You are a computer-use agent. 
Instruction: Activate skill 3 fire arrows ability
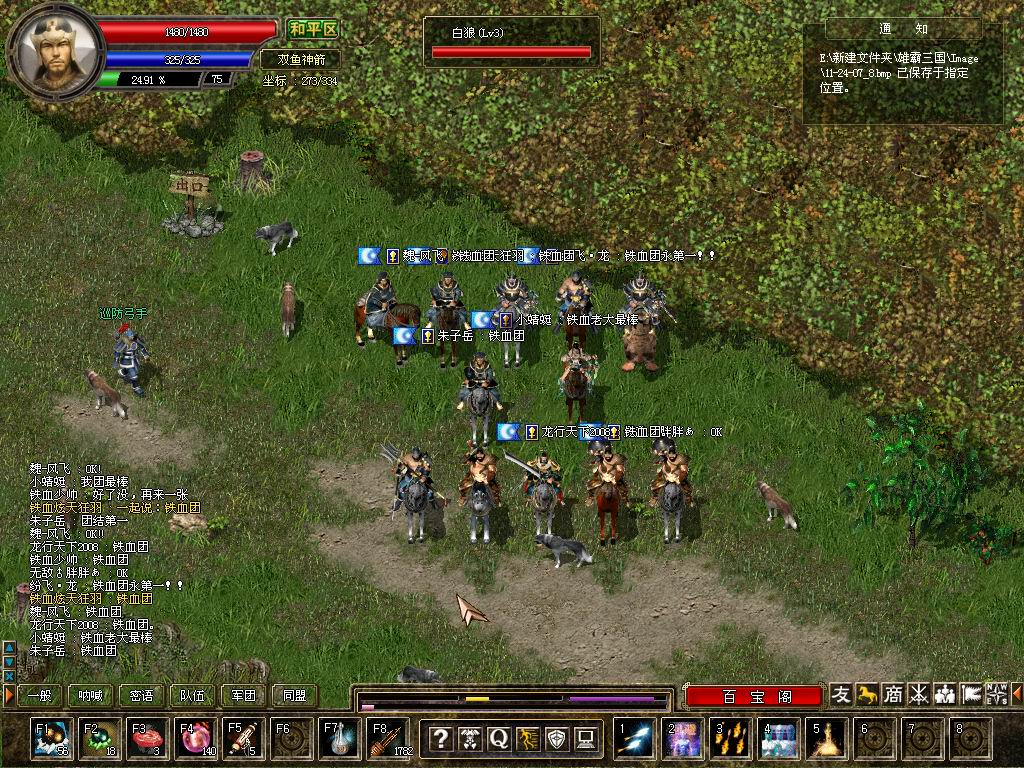[x=731, y=739]
